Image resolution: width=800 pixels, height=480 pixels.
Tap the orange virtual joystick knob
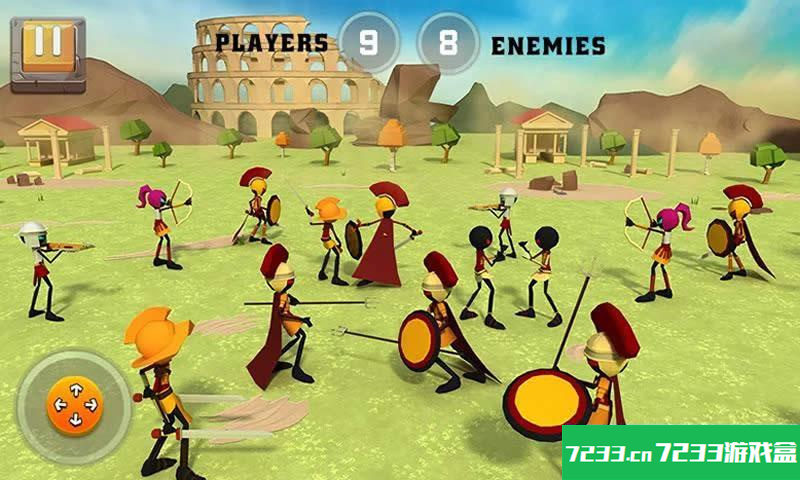(x=75, y=406)
